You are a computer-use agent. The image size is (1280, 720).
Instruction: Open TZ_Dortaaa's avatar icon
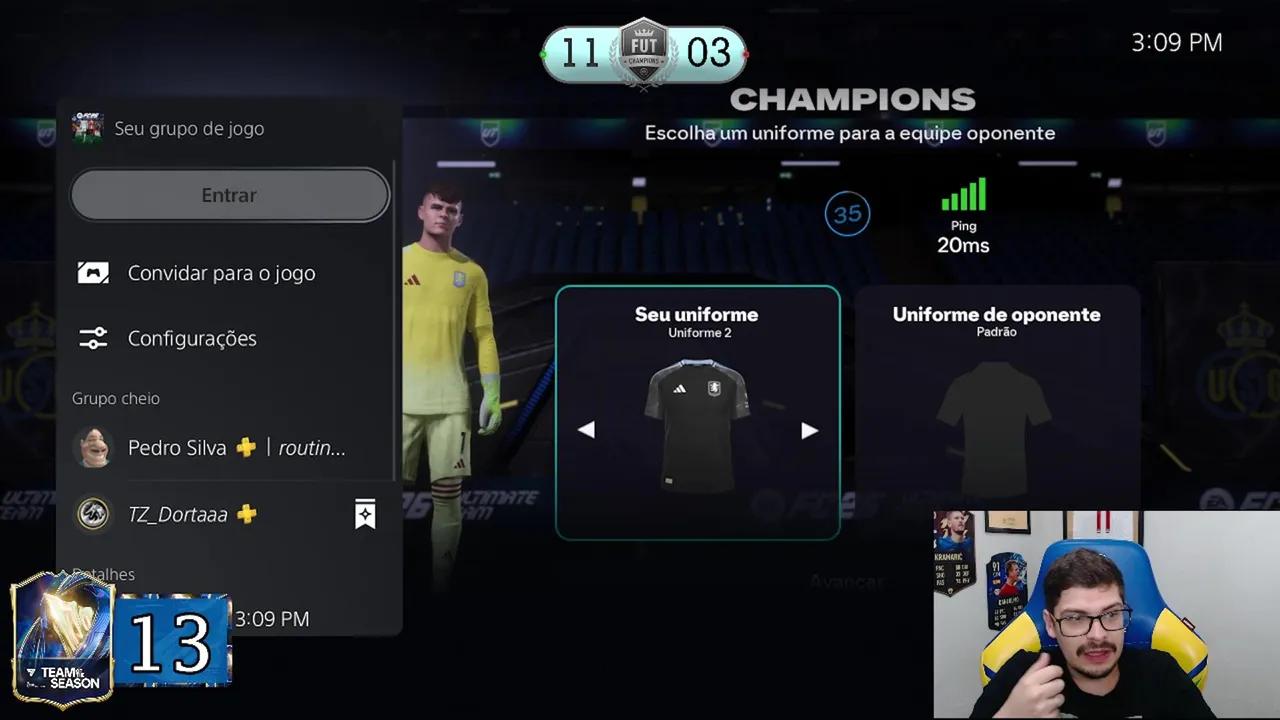(93, 514)
